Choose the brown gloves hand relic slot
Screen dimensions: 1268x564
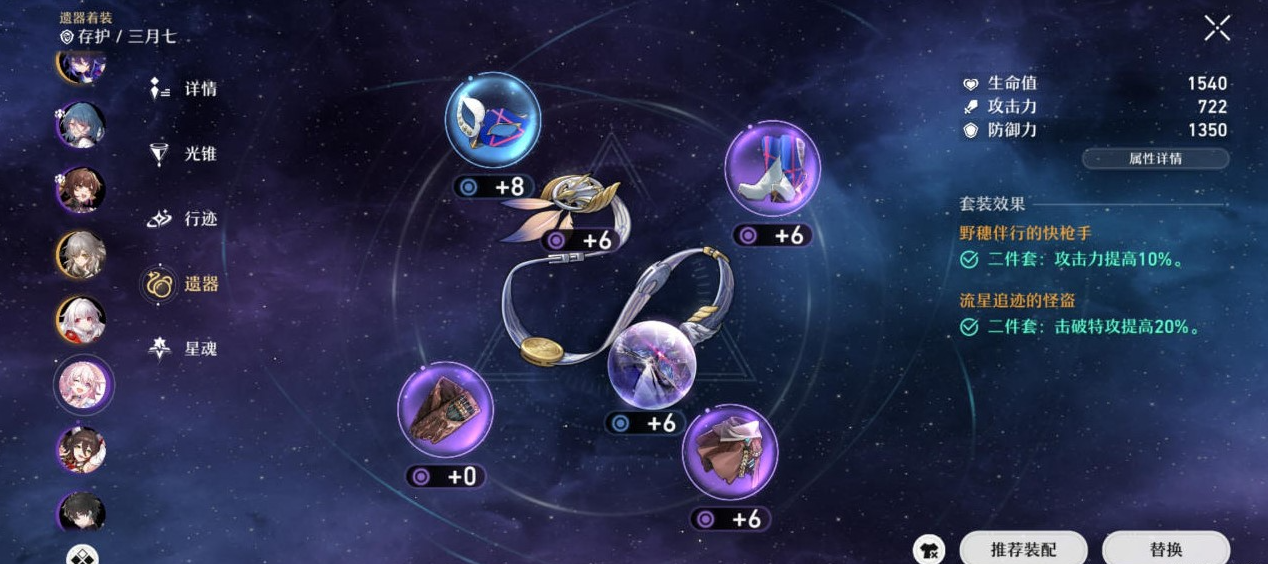(x=445, y=410)
